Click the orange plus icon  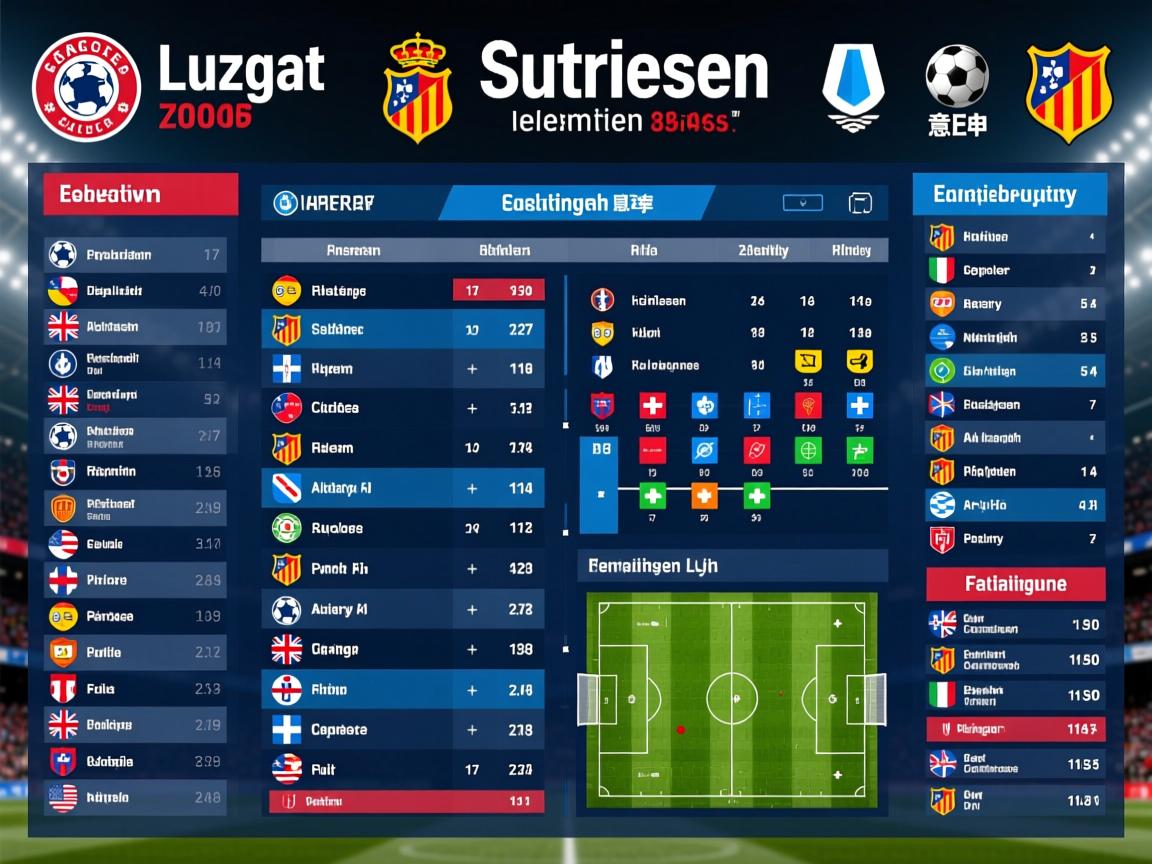point(704,495)
